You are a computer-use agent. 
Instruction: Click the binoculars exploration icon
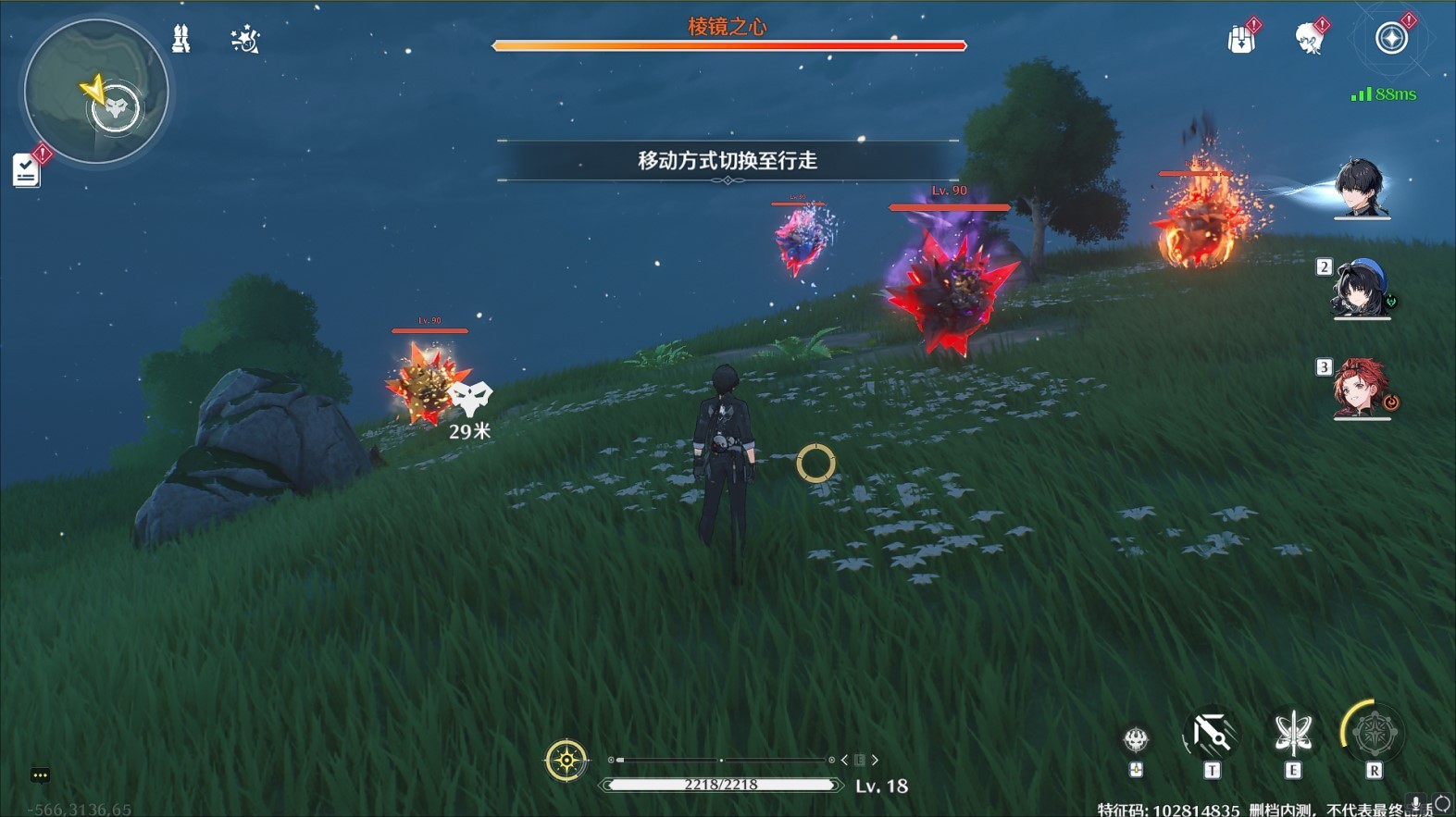pos(181,39)
